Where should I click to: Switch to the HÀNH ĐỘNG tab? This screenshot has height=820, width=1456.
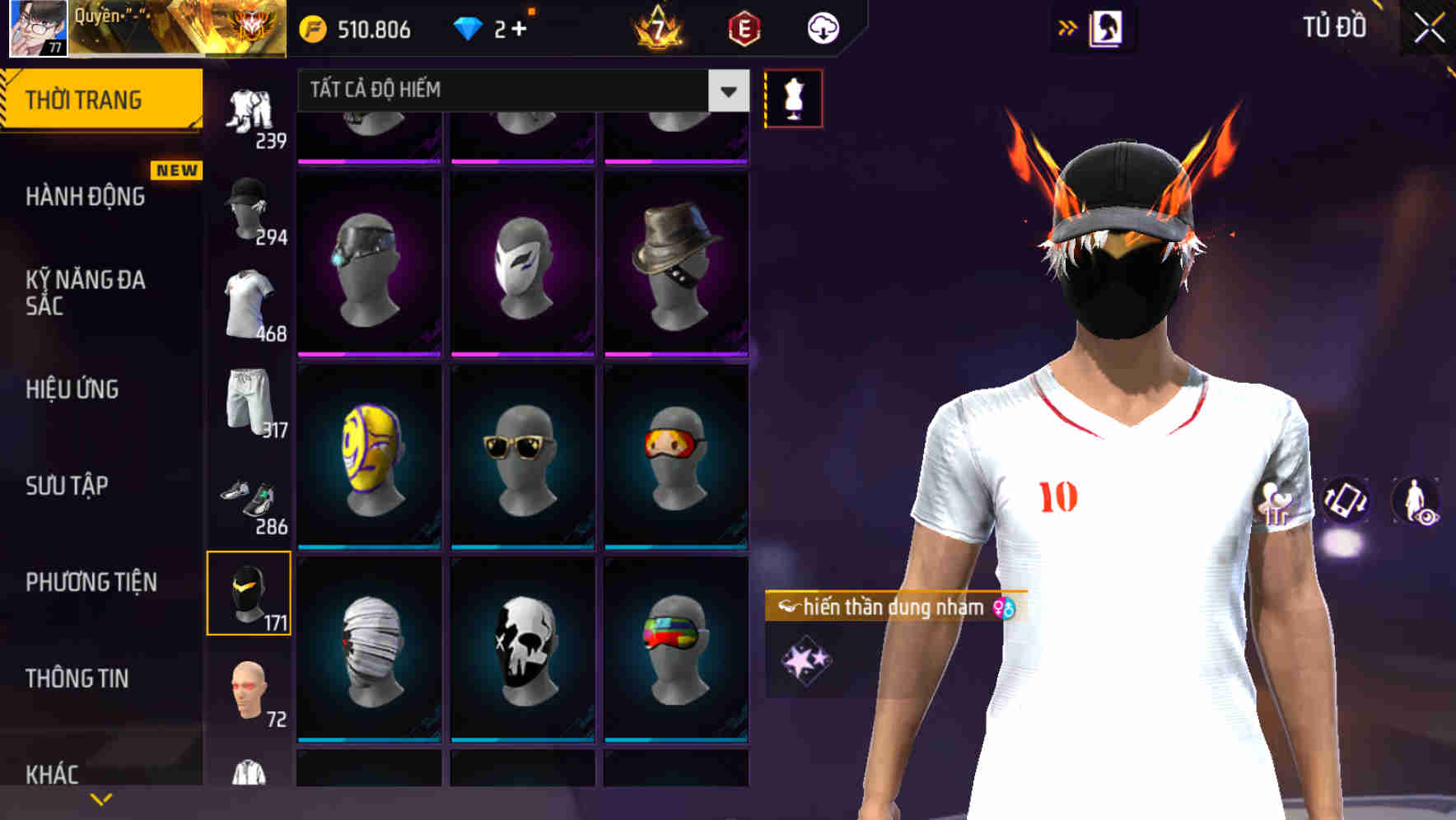(86, 198)
